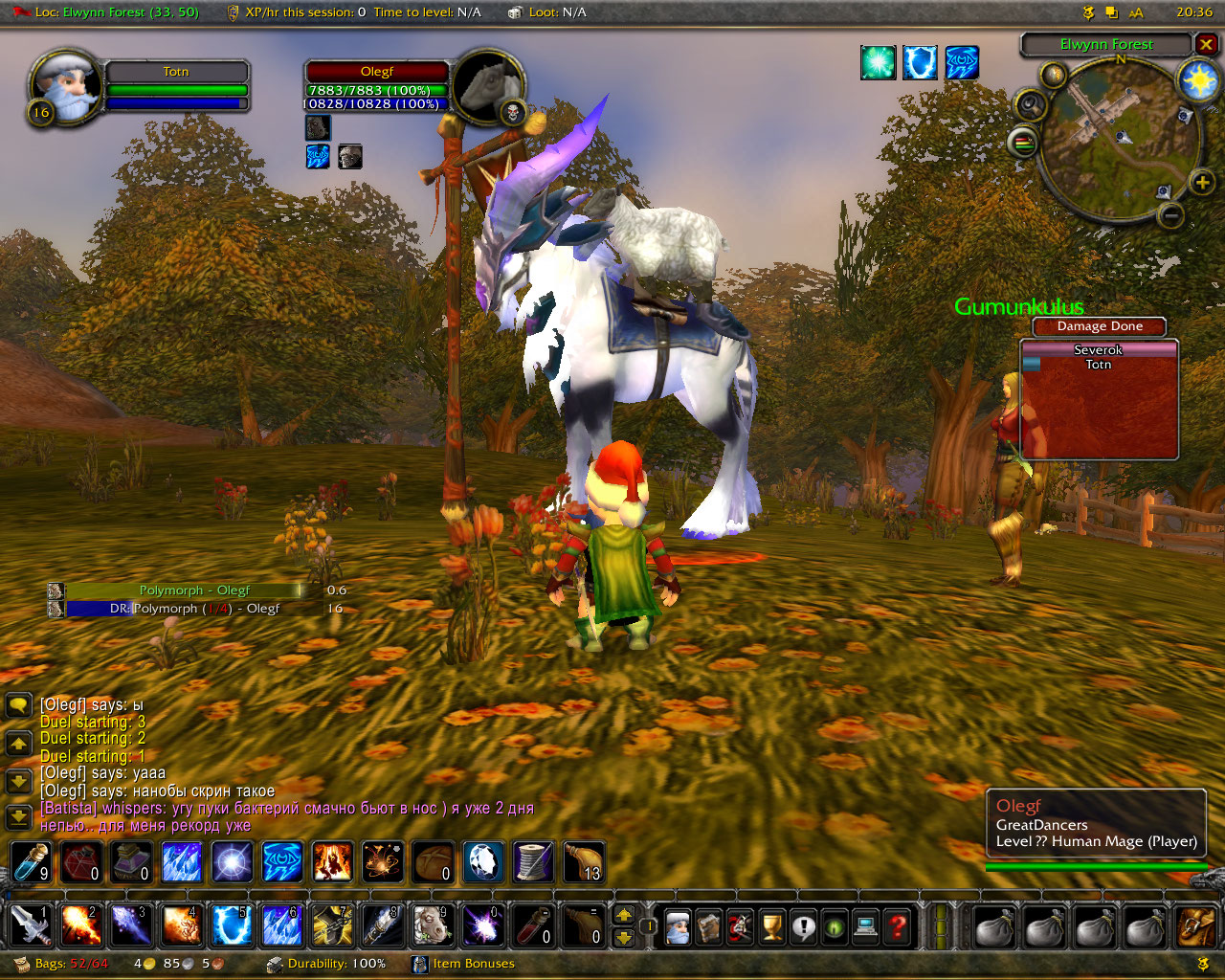Open the spellbook micro button
The height and width of the screenshot is (980, 1225).
[708, 926]
